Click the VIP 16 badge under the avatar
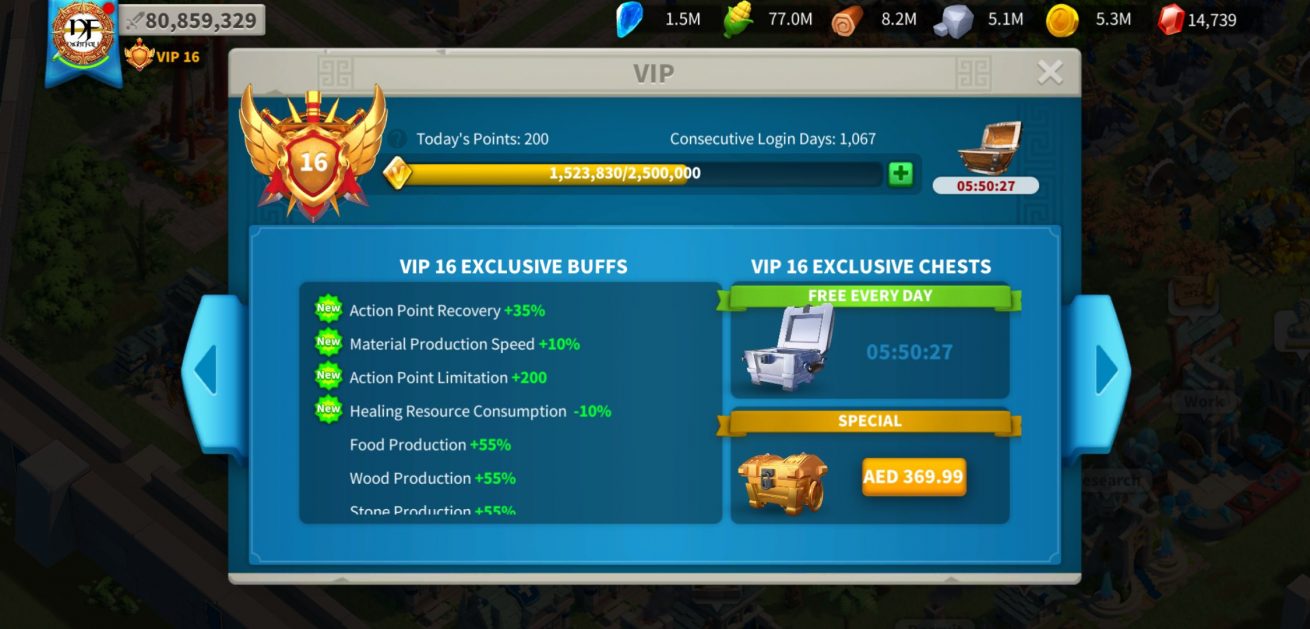 (x=162, y=56)
